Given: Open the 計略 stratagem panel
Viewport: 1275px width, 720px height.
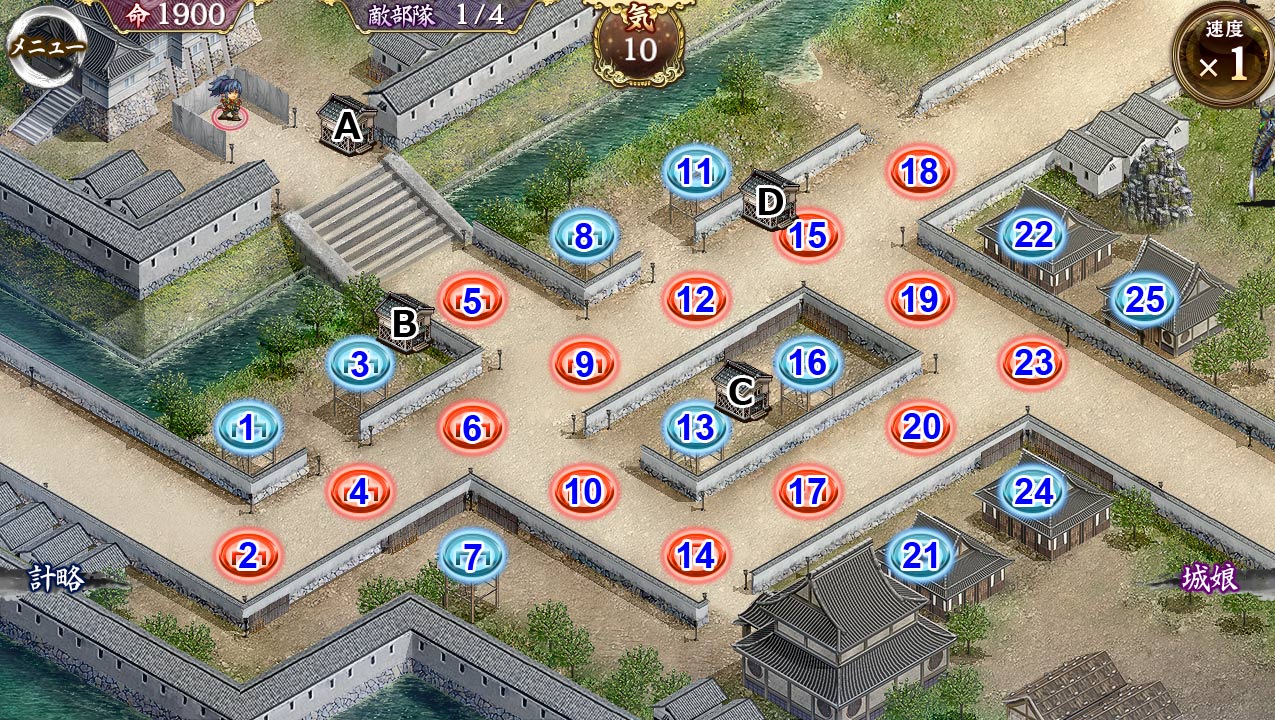Looking at the screenshot, I should coord(55,578).
